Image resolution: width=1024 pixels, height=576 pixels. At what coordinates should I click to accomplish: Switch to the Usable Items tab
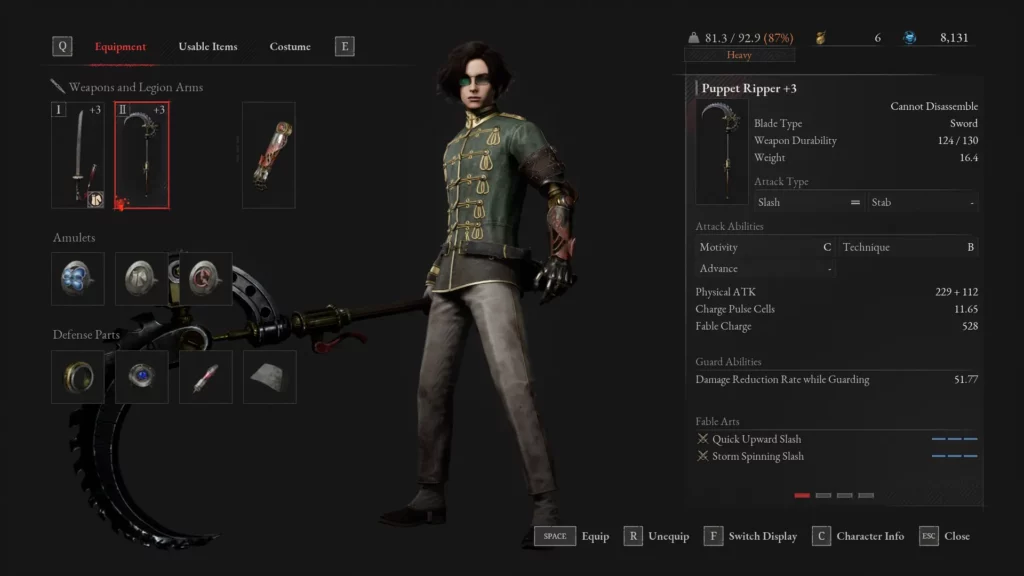(x=208, y=47)
